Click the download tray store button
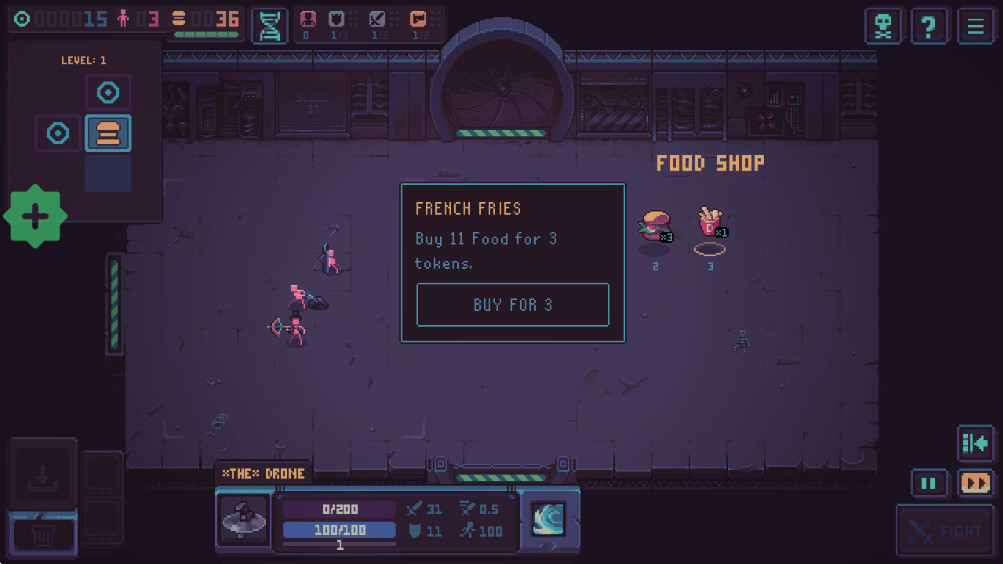The height and width of the screenshot is (564, 1003). coord(43,474)
